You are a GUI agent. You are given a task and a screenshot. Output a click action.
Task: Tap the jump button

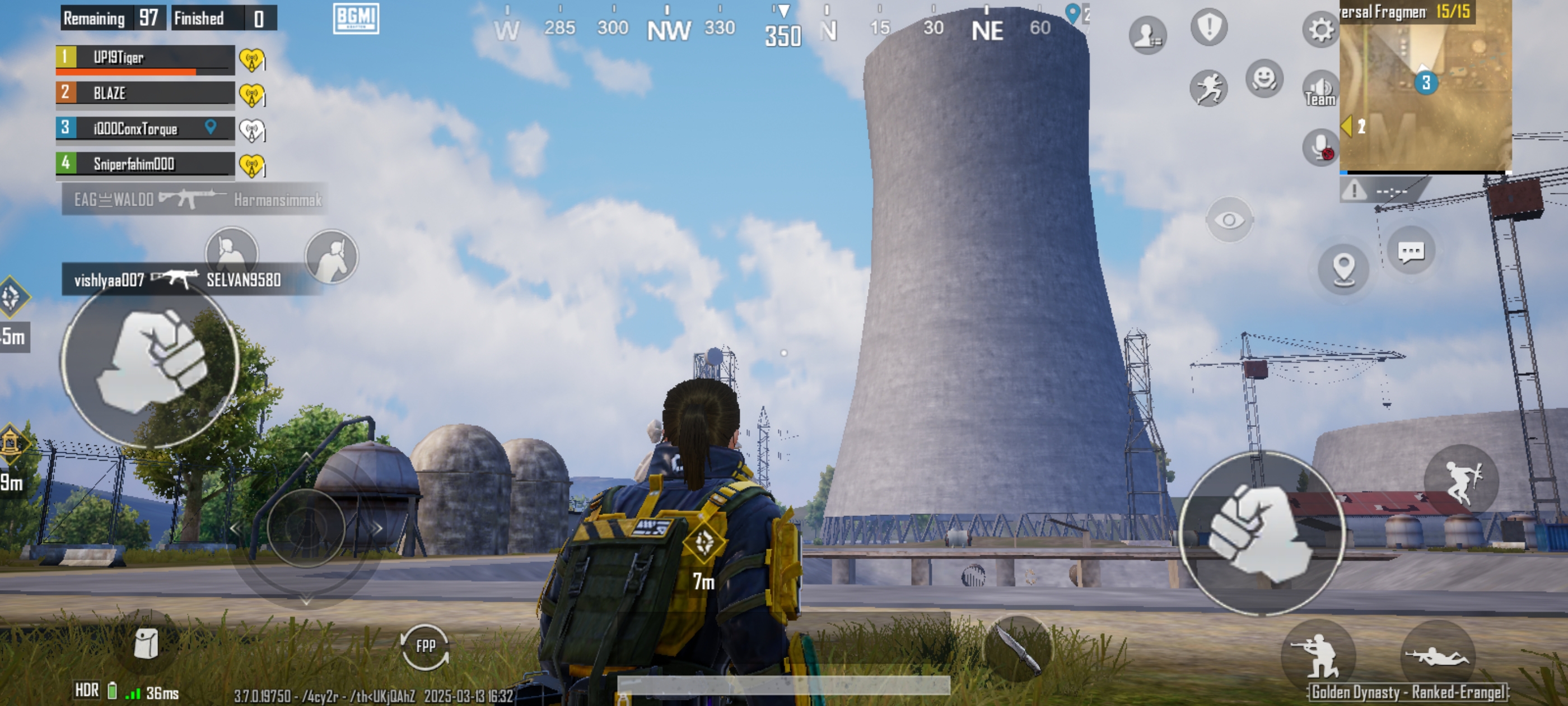point(1461,480)
